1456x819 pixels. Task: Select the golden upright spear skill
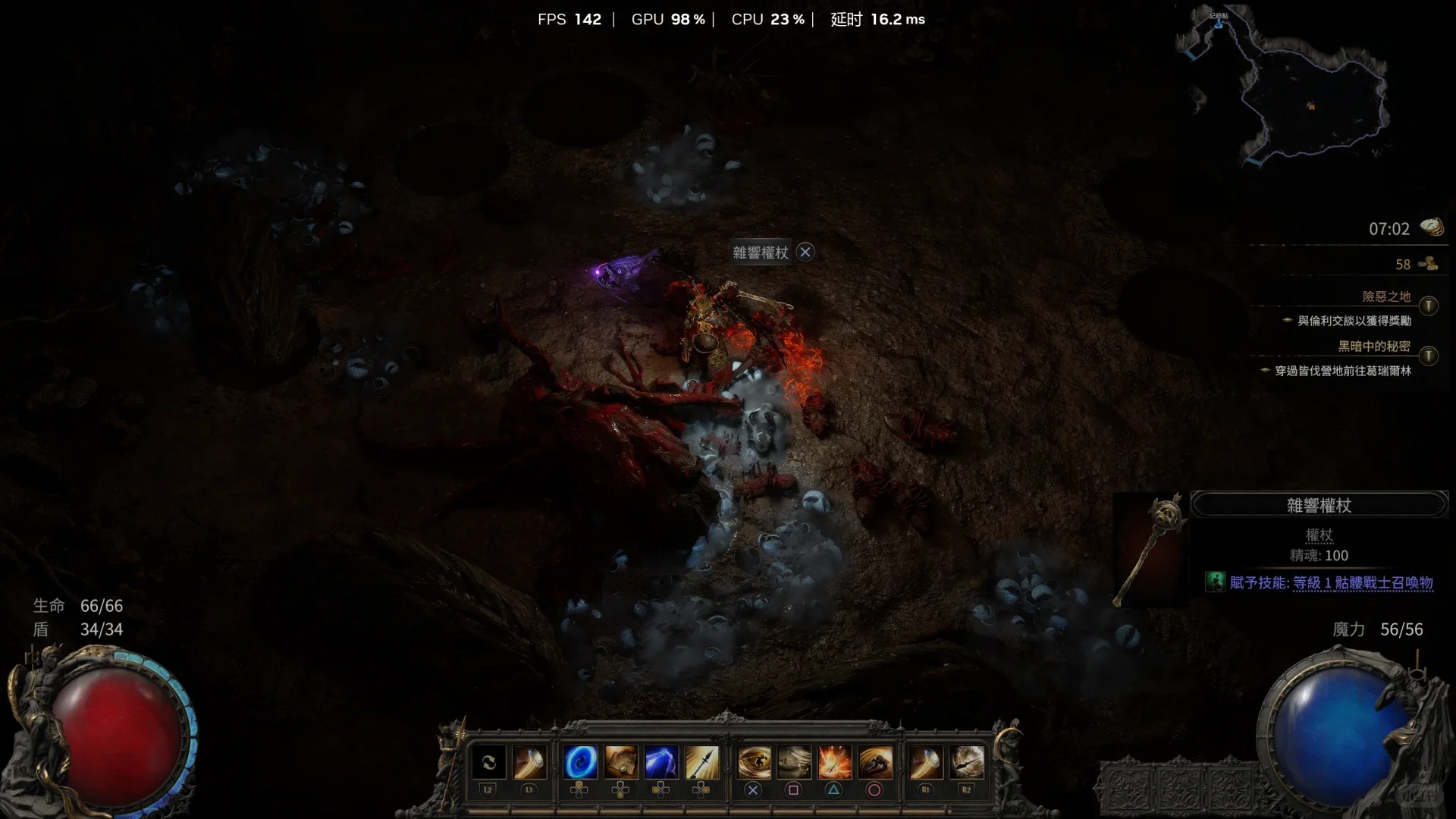point(701,762)
